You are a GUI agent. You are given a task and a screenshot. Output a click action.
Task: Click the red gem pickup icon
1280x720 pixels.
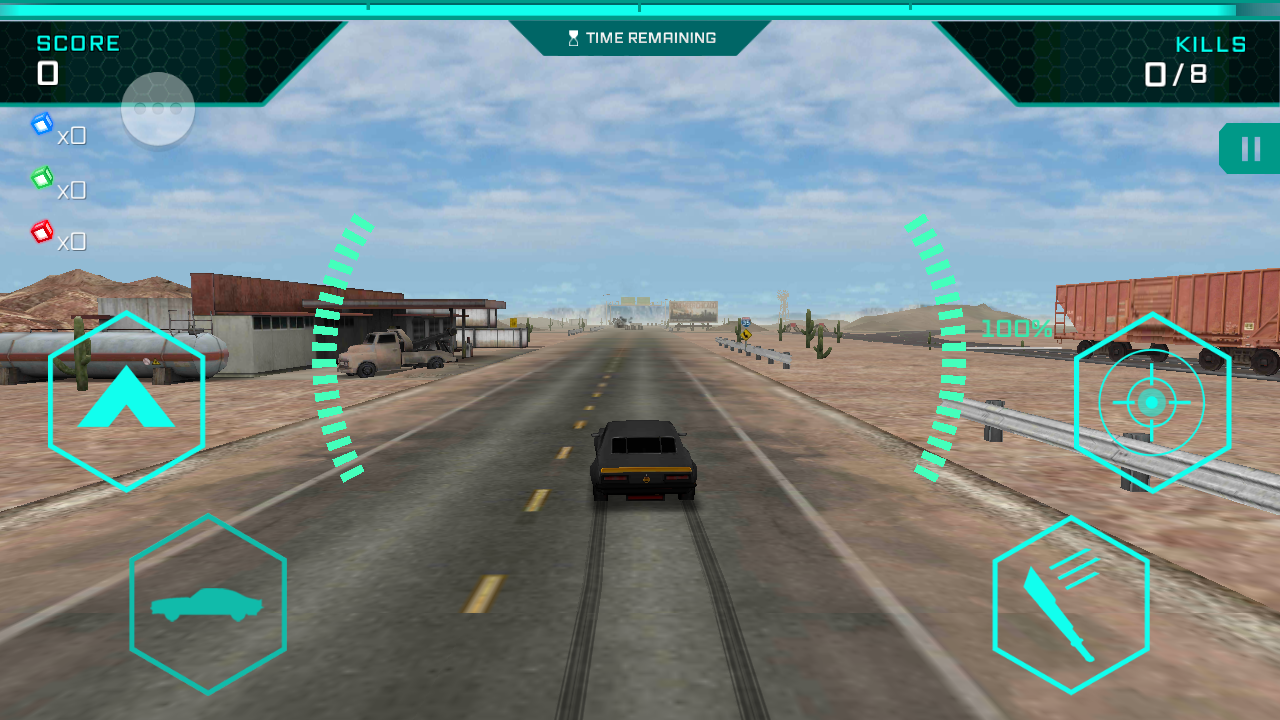42,233
